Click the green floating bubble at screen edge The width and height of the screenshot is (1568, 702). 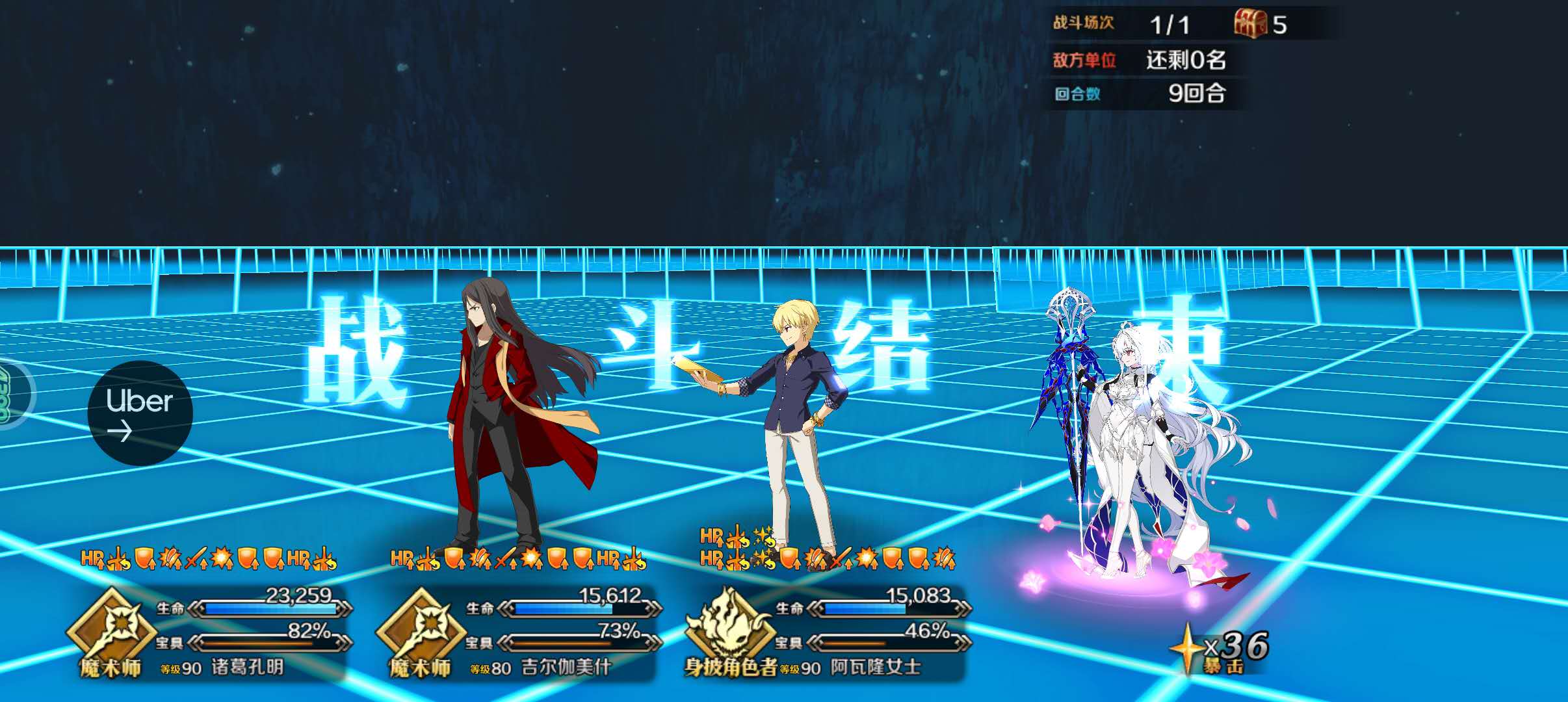(12, 395)
